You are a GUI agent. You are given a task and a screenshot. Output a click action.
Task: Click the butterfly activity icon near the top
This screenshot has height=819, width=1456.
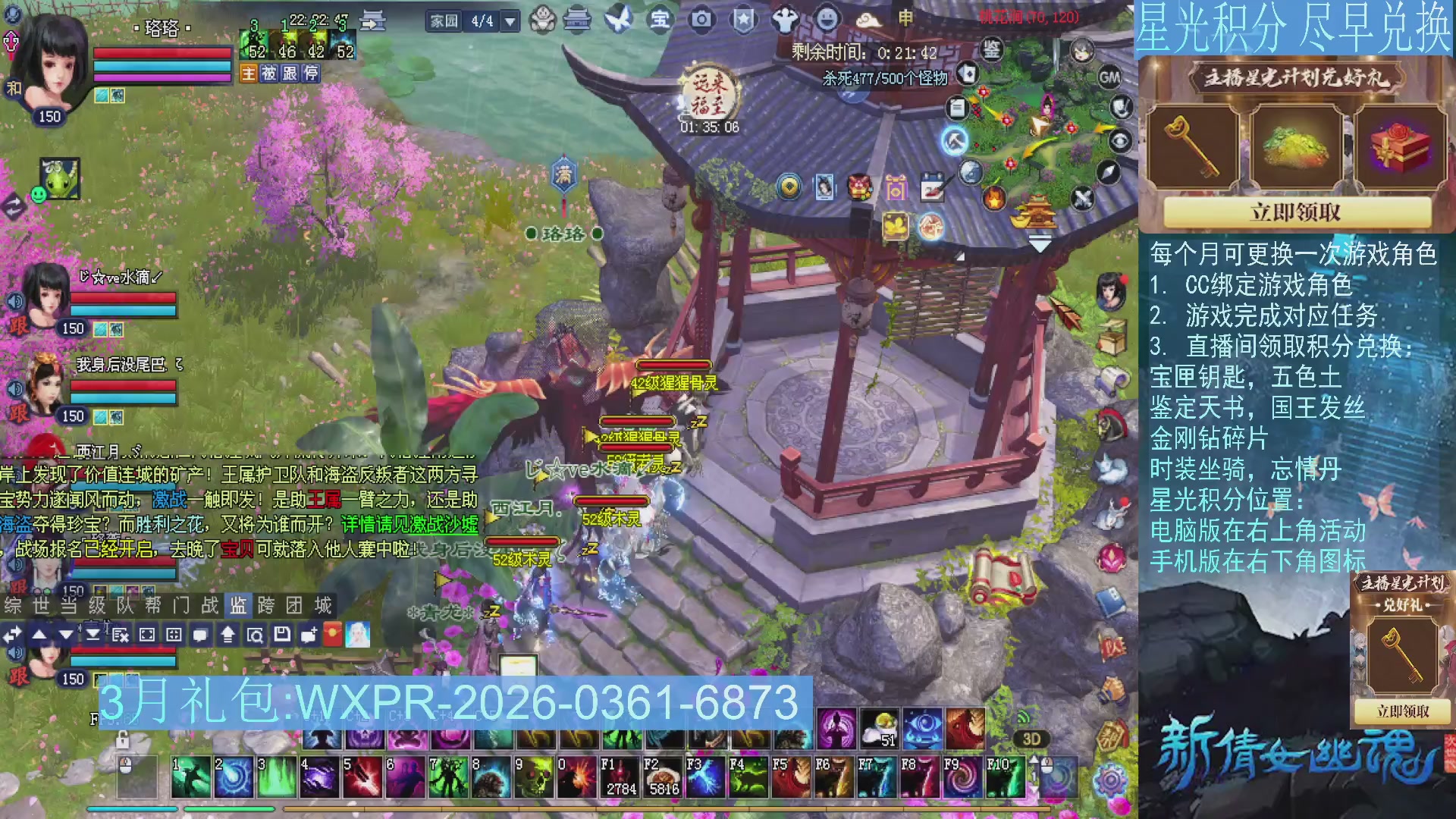point(617,18)
